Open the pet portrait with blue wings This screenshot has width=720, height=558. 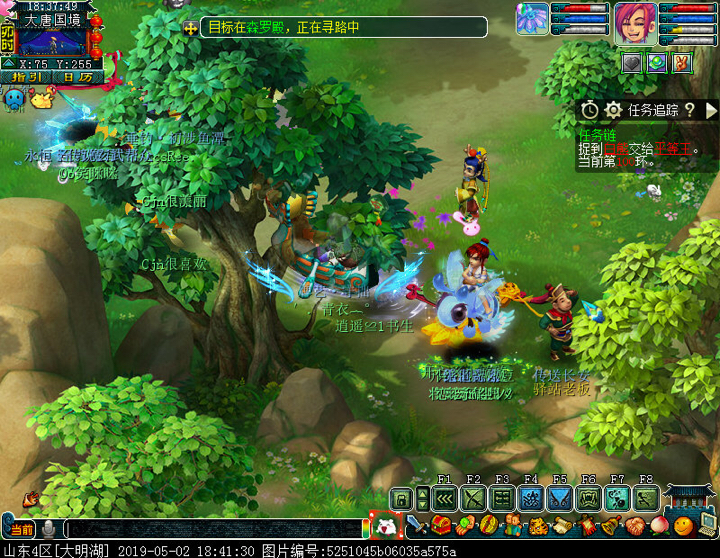pyautogui.click(x=533, y=19)
